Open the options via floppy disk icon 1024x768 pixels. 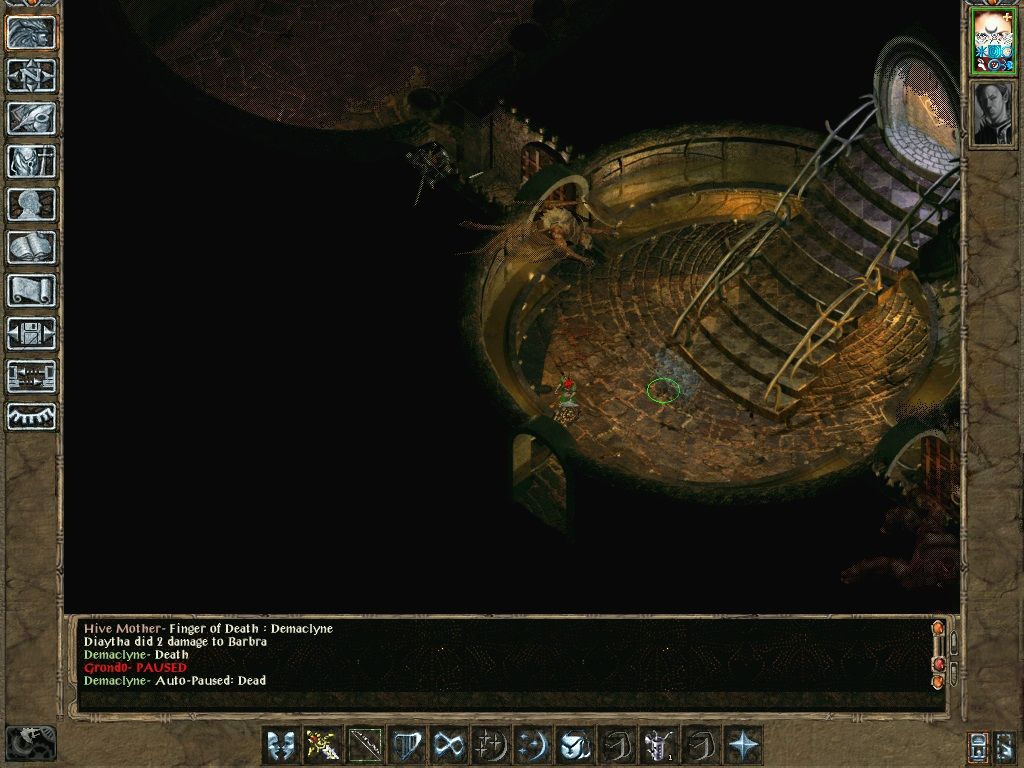tap(32, 333)
